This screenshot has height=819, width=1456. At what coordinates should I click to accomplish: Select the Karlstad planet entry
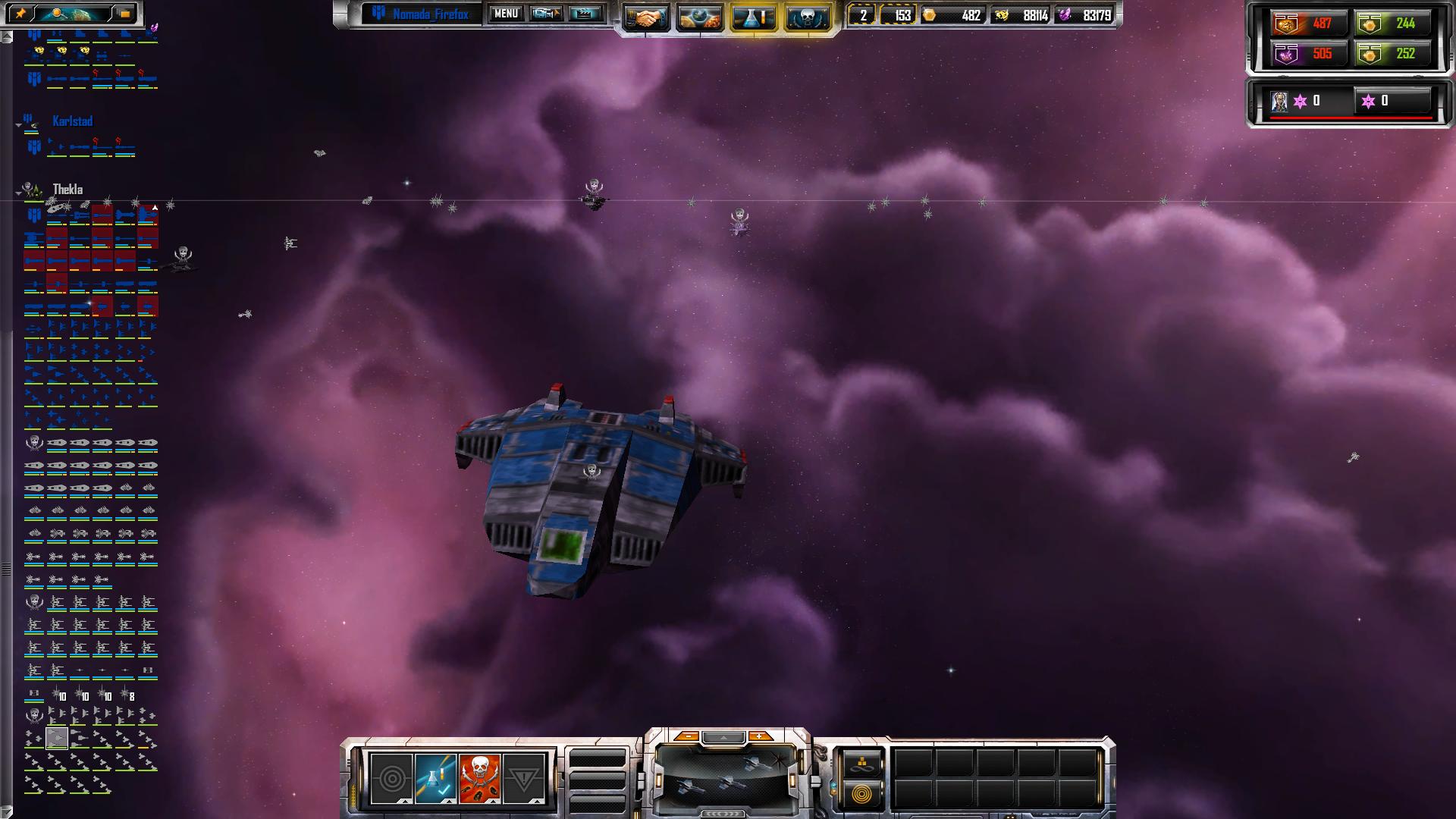click(72, 121)
